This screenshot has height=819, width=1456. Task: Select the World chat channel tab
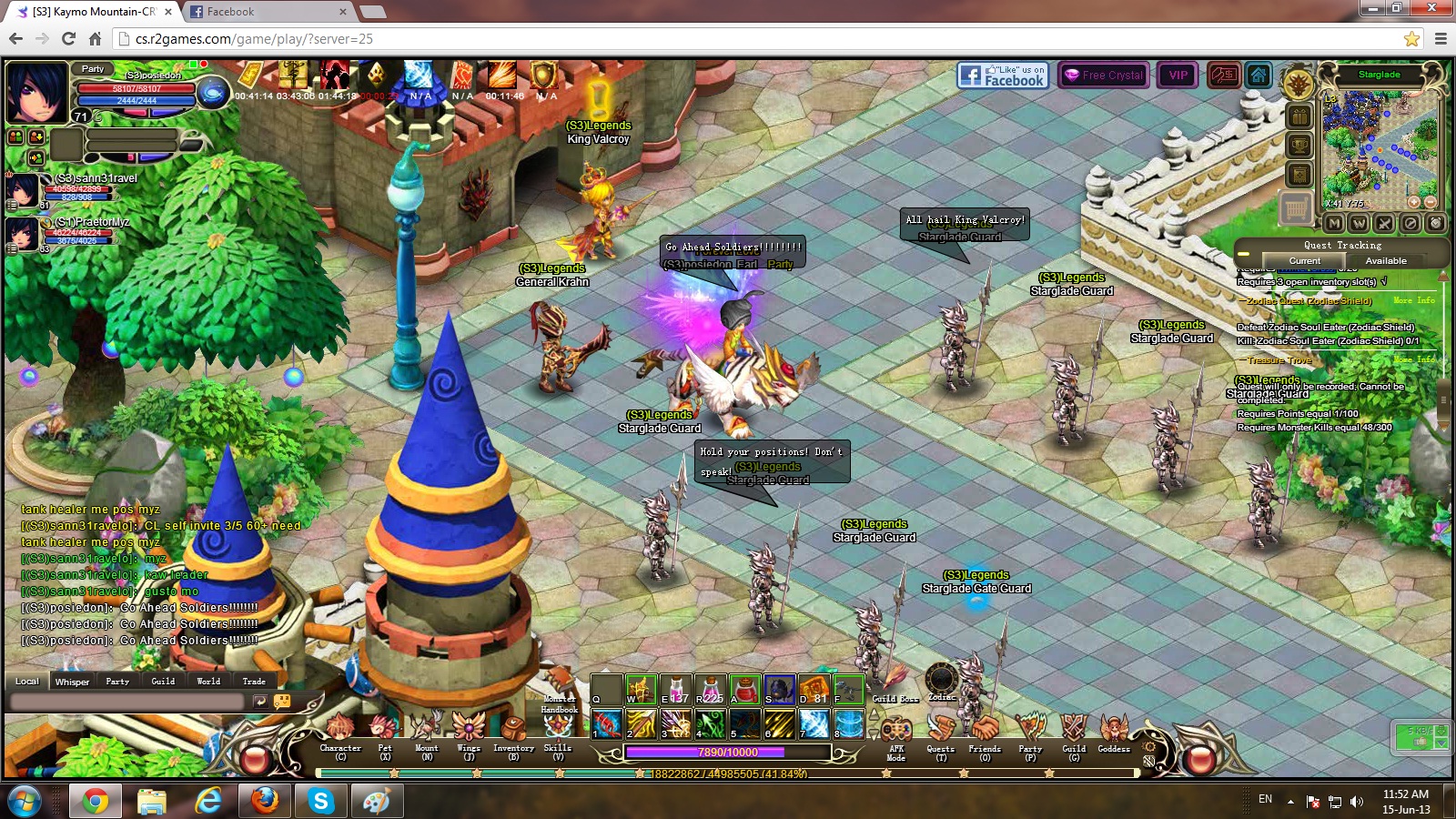[x=208, y=682]
